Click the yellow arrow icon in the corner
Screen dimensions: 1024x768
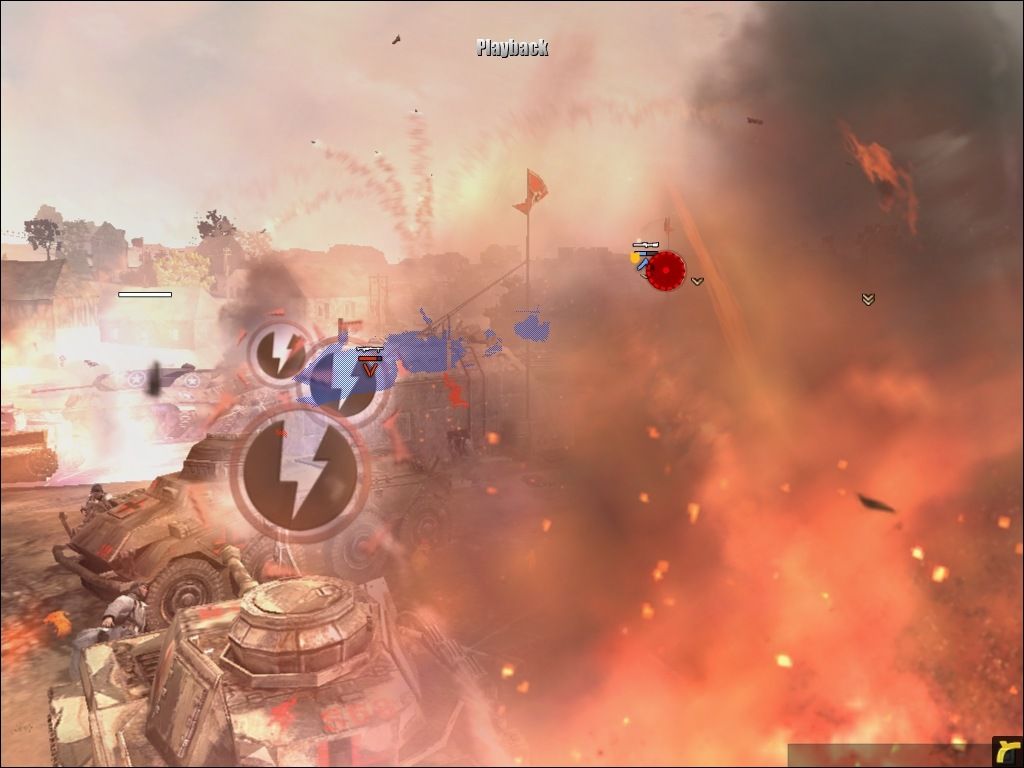[x=1007, y=752]
